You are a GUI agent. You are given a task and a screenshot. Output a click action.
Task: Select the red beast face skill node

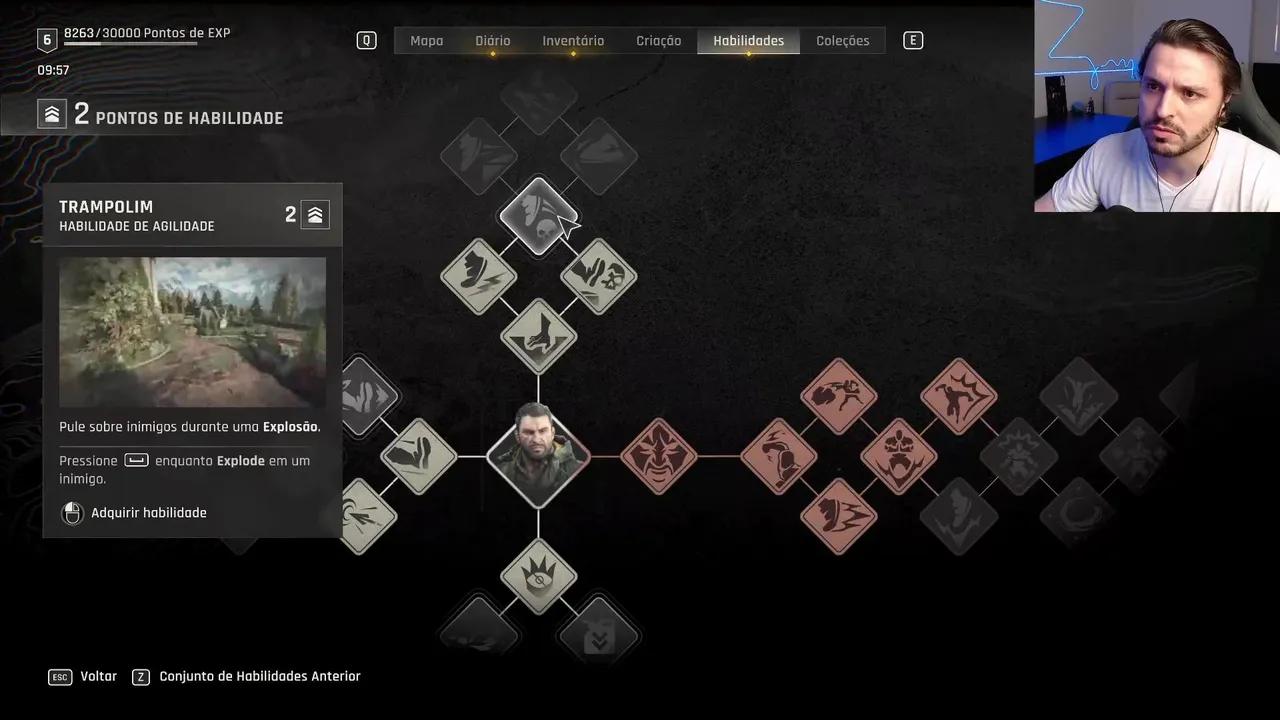click(659, 456)
